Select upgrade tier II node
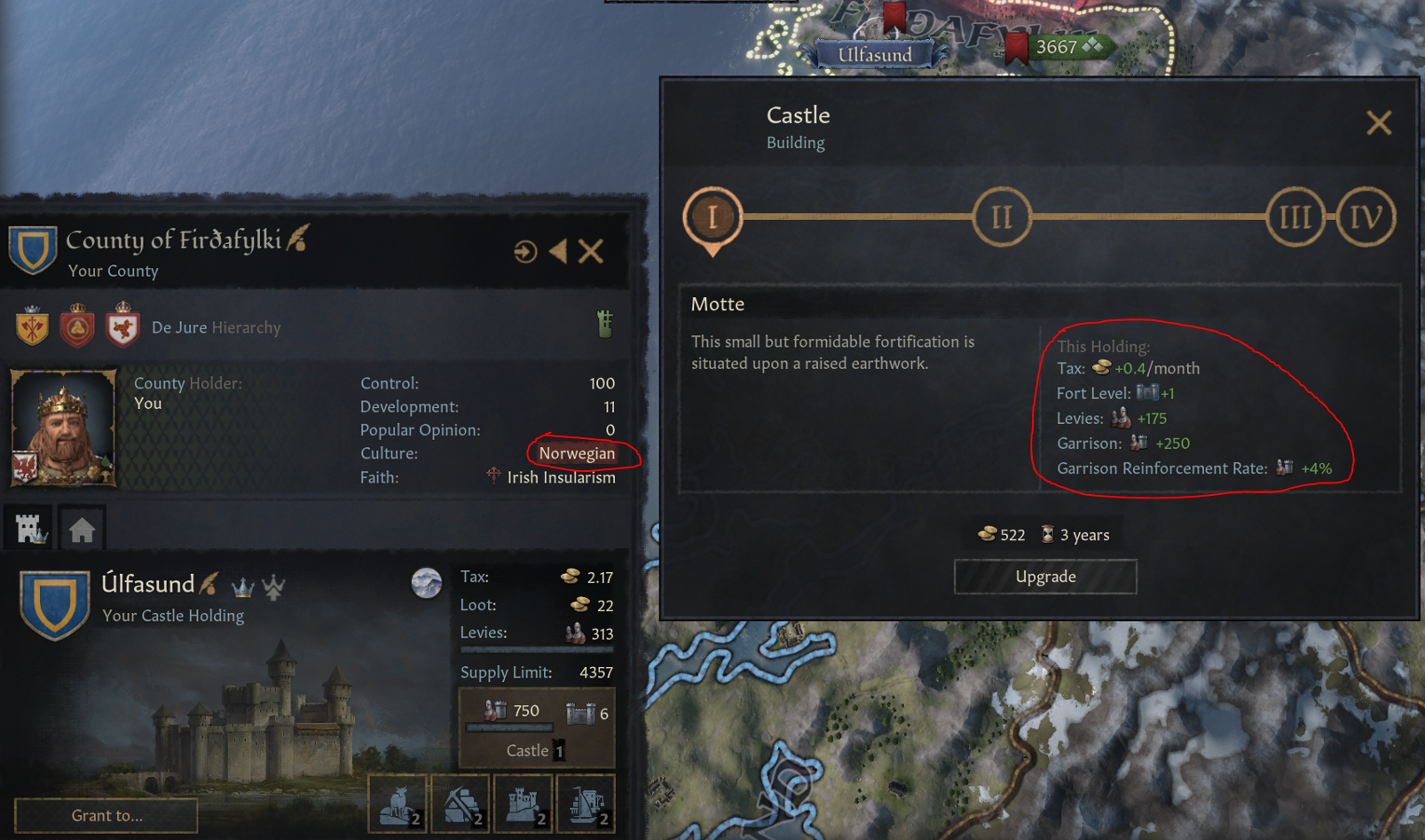Screen dimensions: 1425x840 click(x=1003, y=216)
